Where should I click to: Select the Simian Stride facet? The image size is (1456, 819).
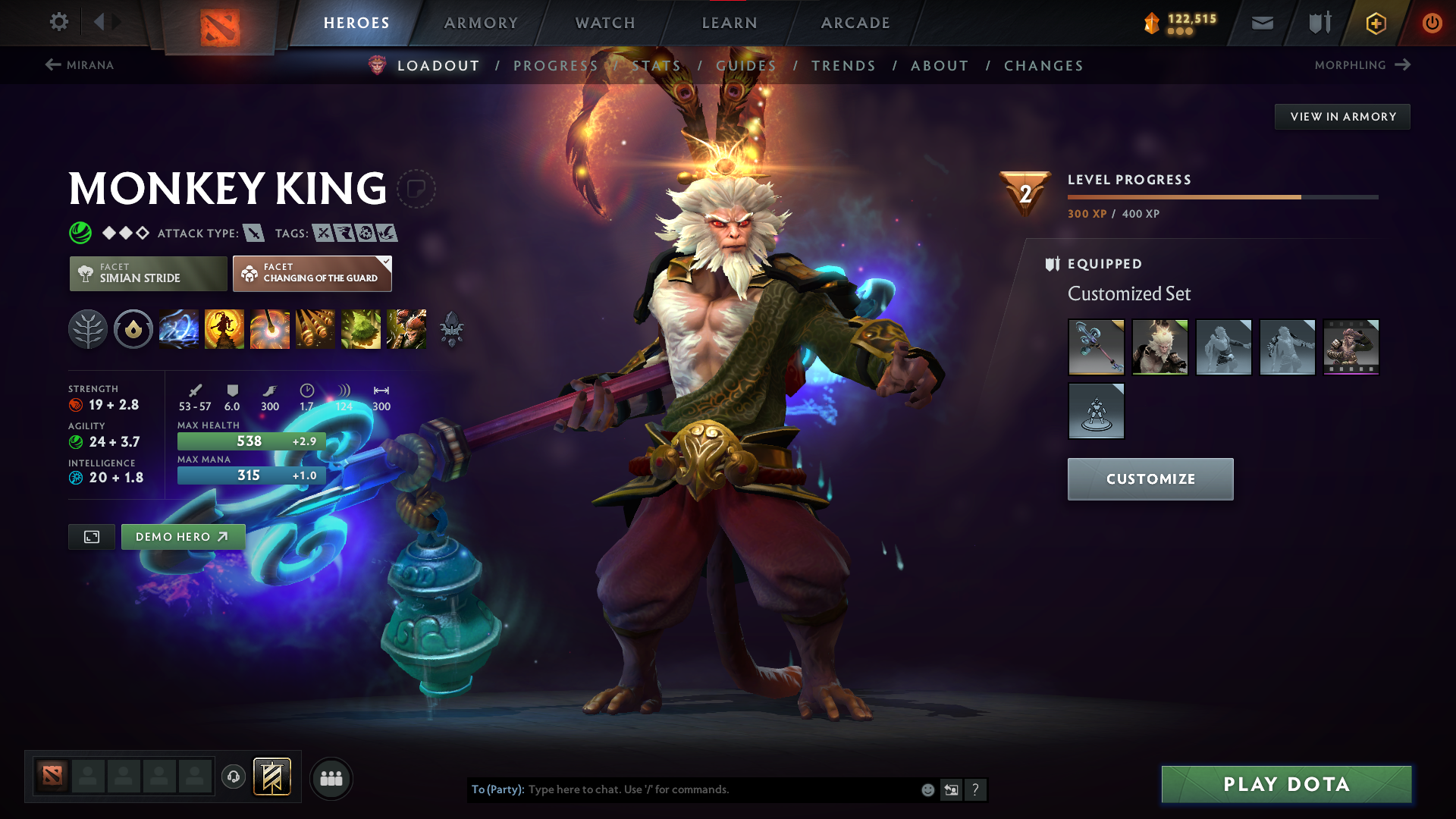tap(148, 274)
